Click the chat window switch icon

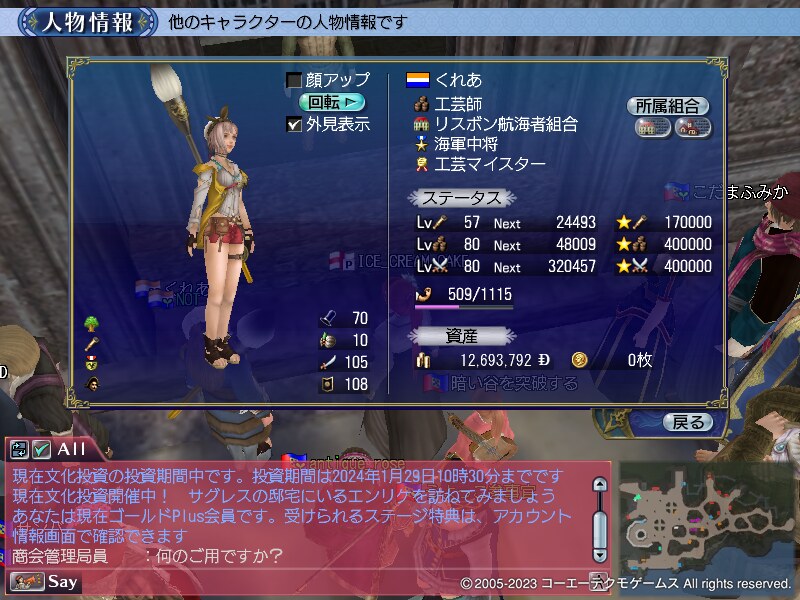(20, 450)
